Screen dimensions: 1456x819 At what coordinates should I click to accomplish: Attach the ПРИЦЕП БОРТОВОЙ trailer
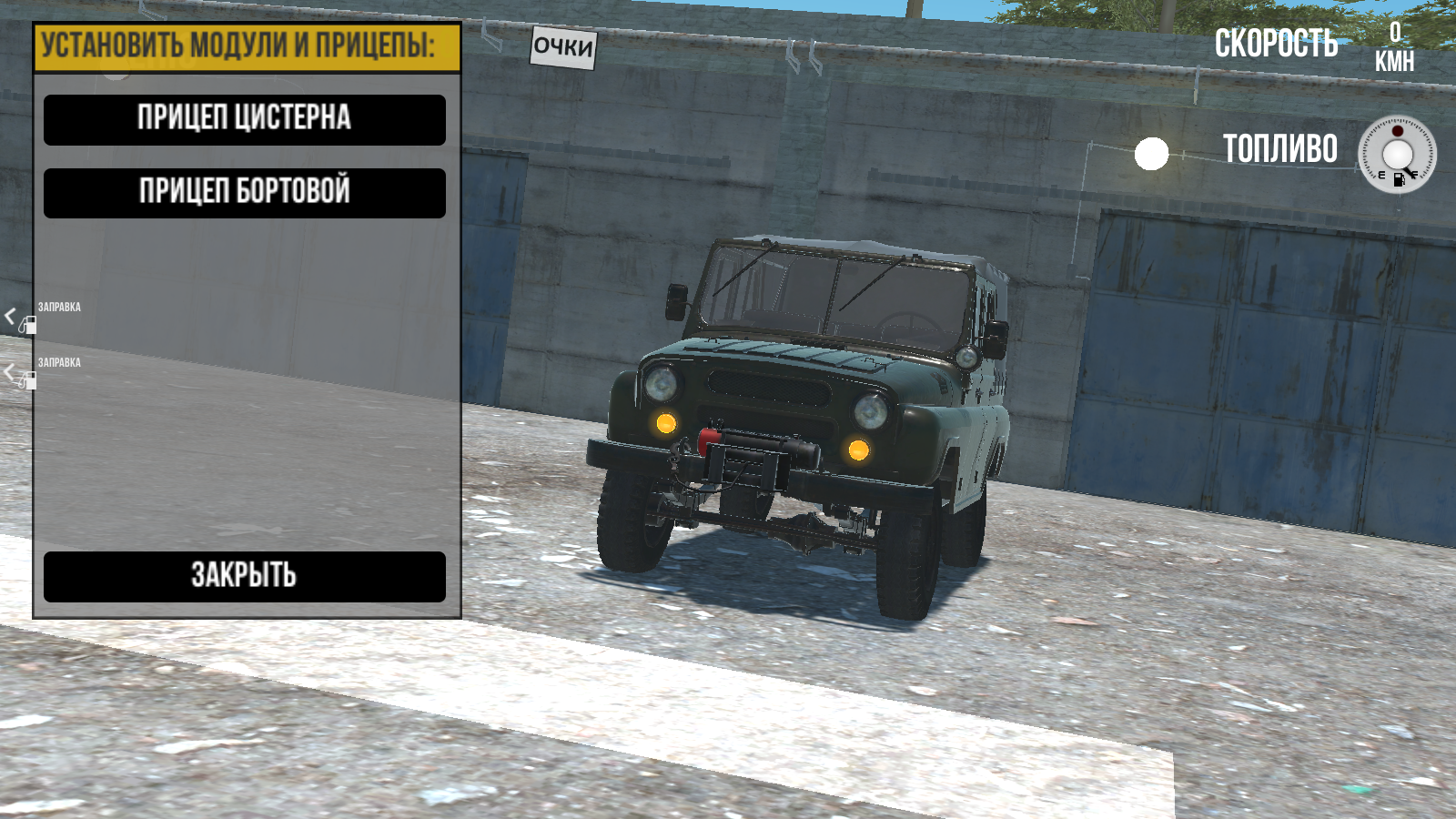tap(244, 192)
